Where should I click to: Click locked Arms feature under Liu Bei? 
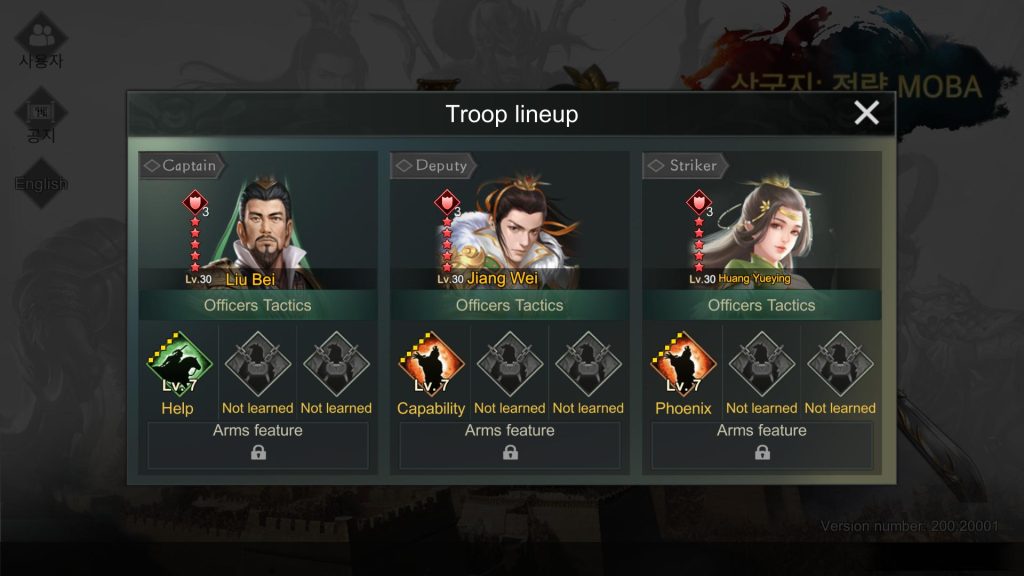(x=258, y=445)
